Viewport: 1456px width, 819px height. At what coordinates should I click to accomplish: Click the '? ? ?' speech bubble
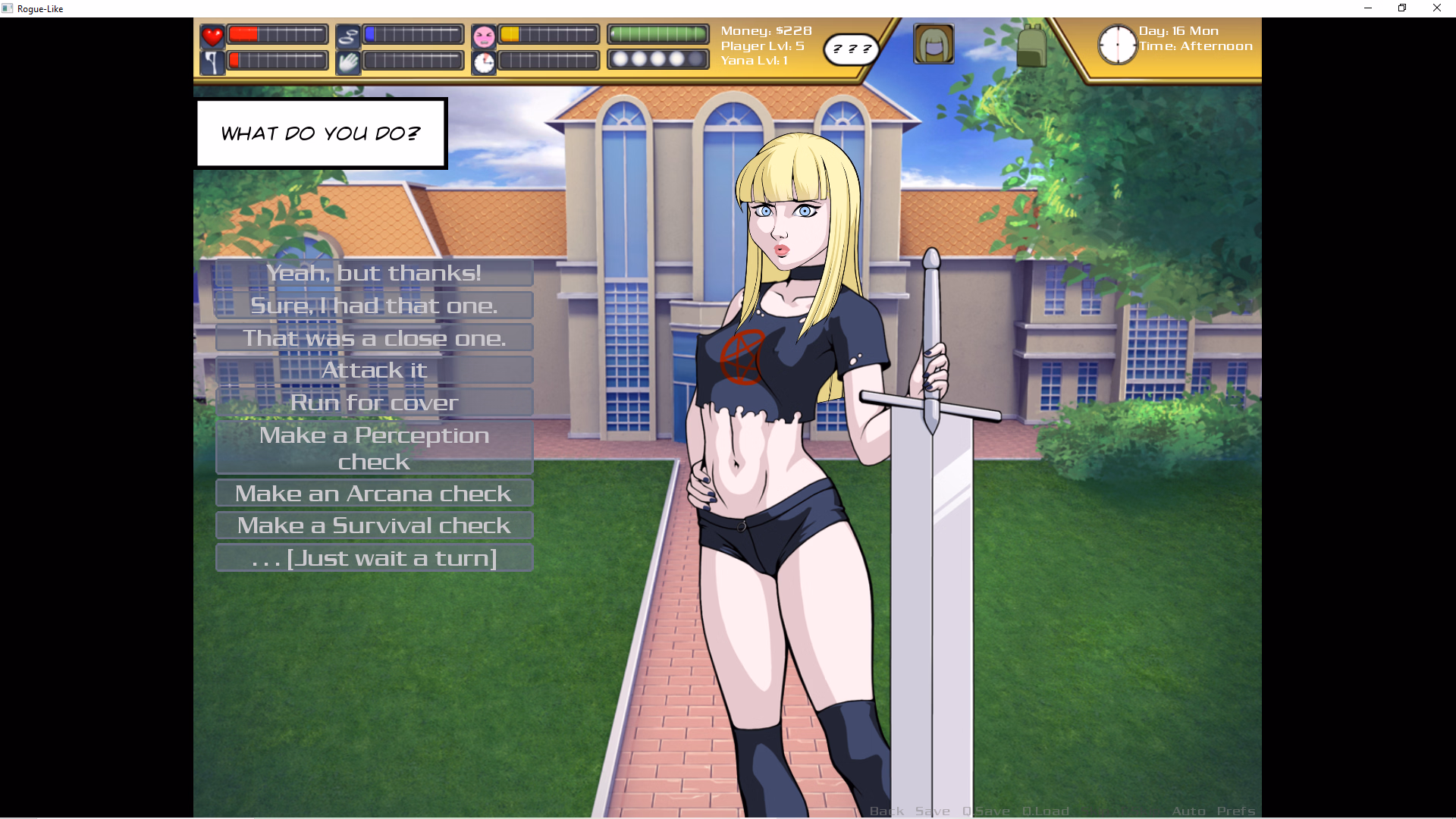[x=852, y=49]
